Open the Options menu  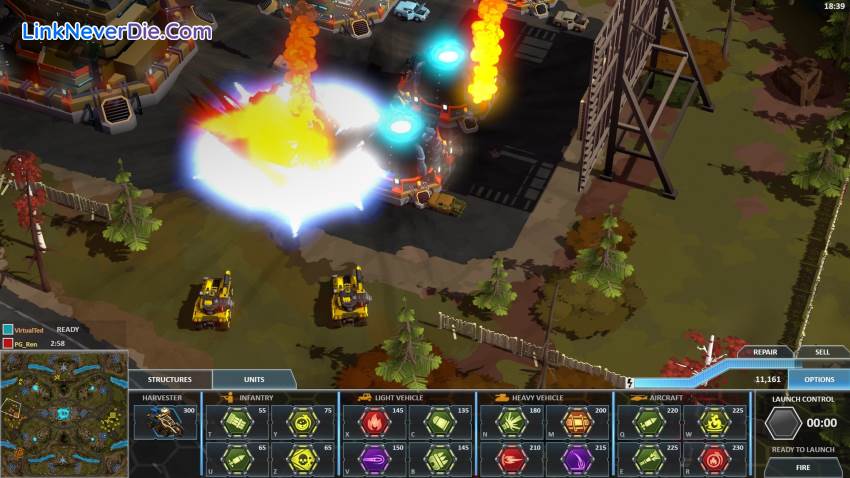818,380
